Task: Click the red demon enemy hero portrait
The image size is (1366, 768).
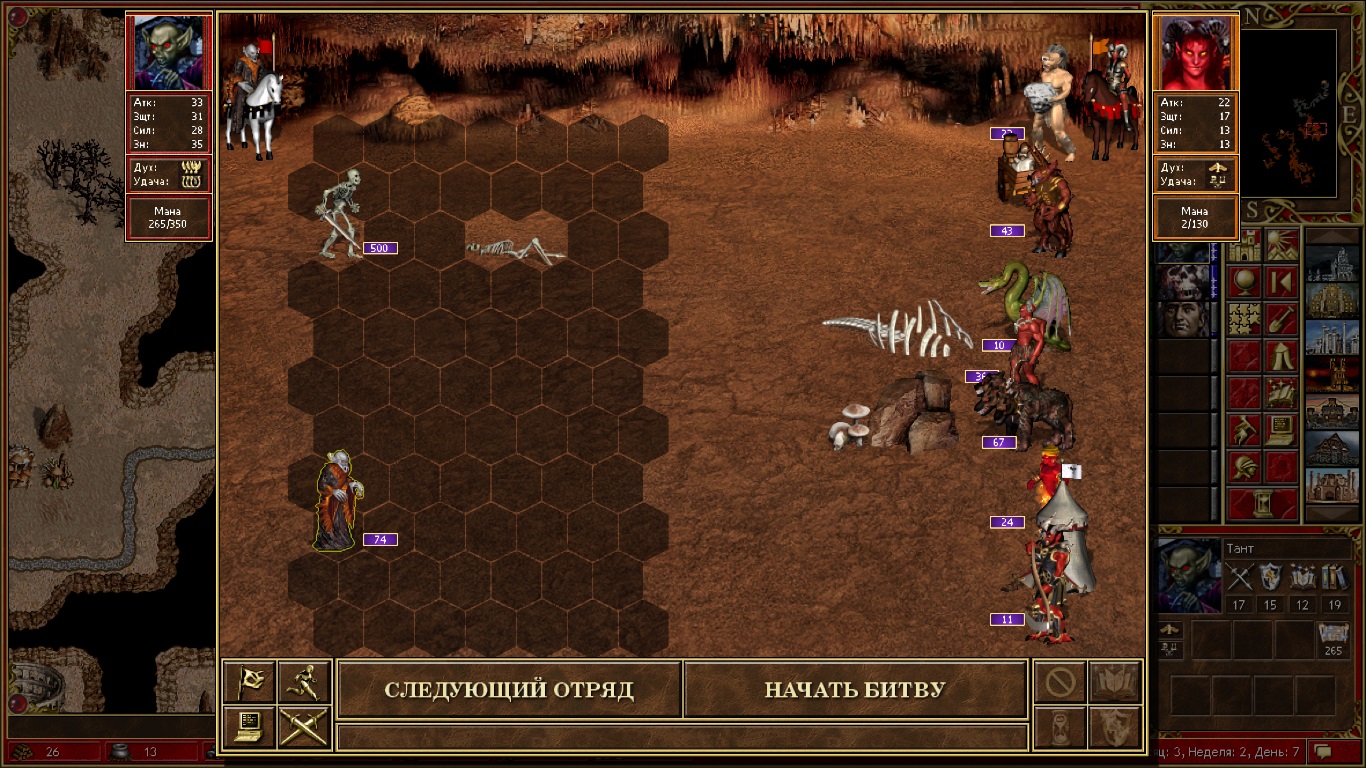Action: click(x=1196, y=52)
